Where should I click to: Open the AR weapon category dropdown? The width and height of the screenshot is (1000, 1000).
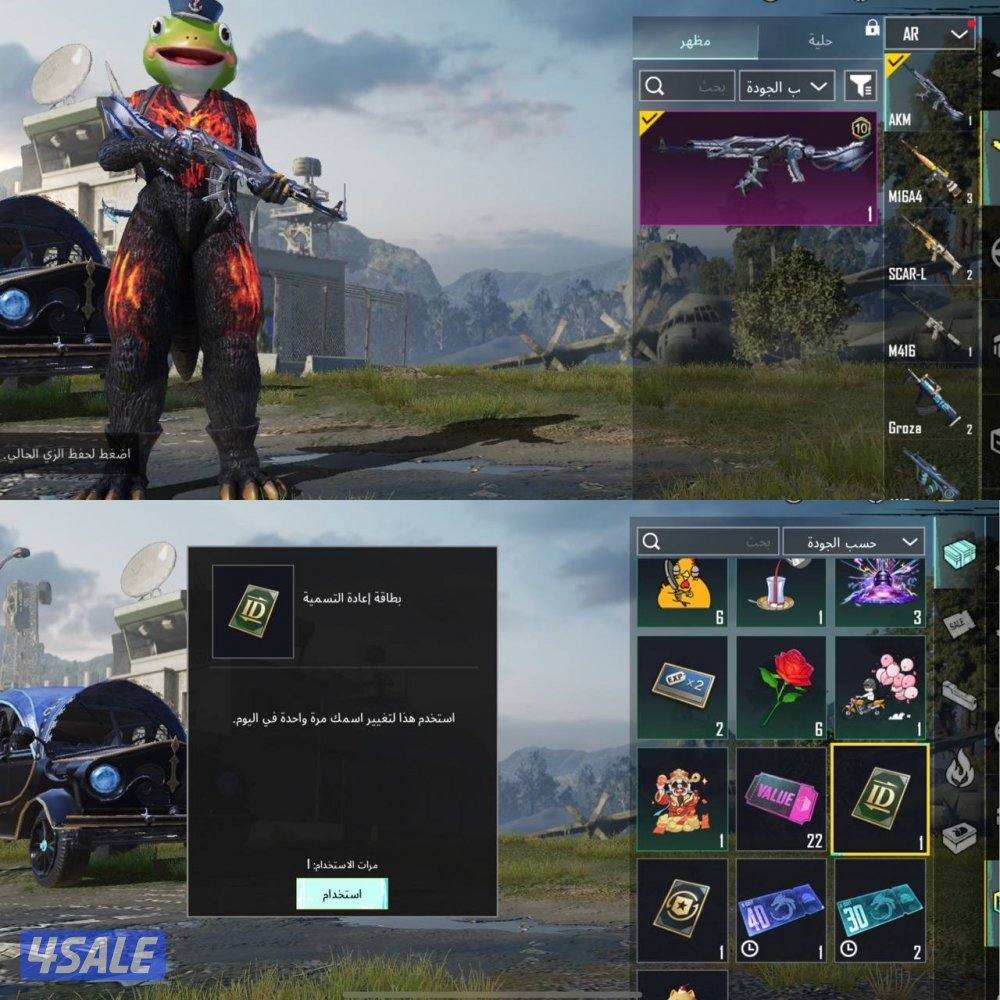coord(929,35)
